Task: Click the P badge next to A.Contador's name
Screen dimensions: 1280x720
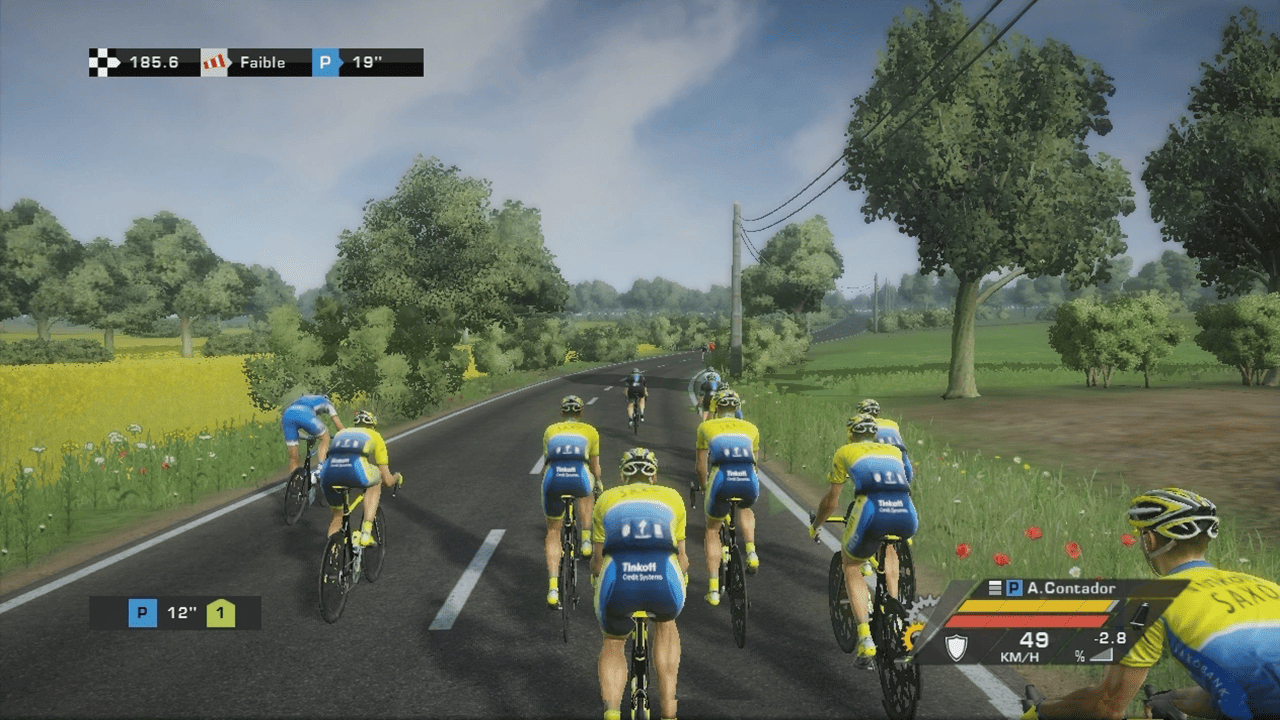Action: 1012,588
